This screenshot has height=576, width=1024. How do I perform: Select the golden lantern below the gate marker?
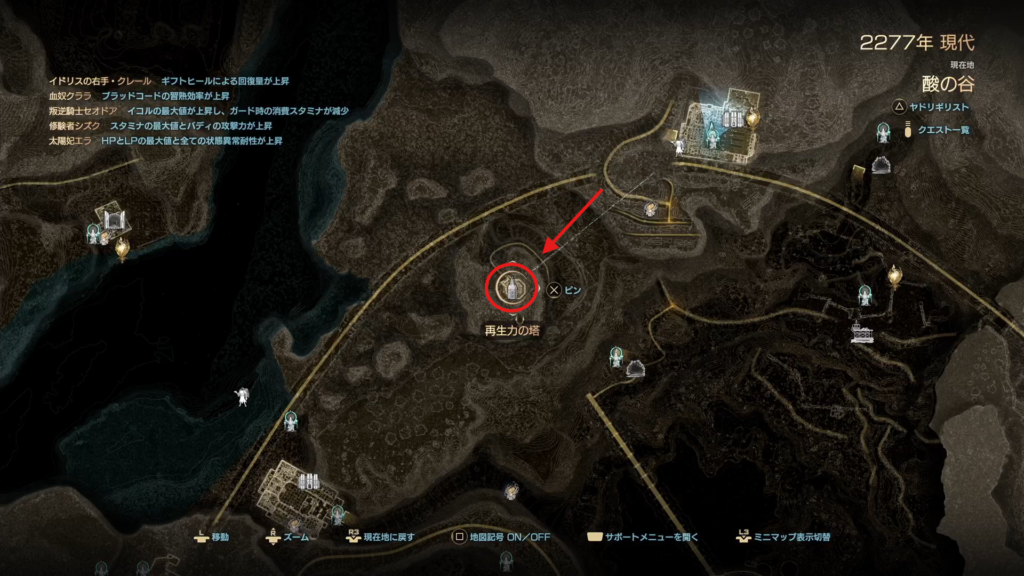click(x=121, y=247)
